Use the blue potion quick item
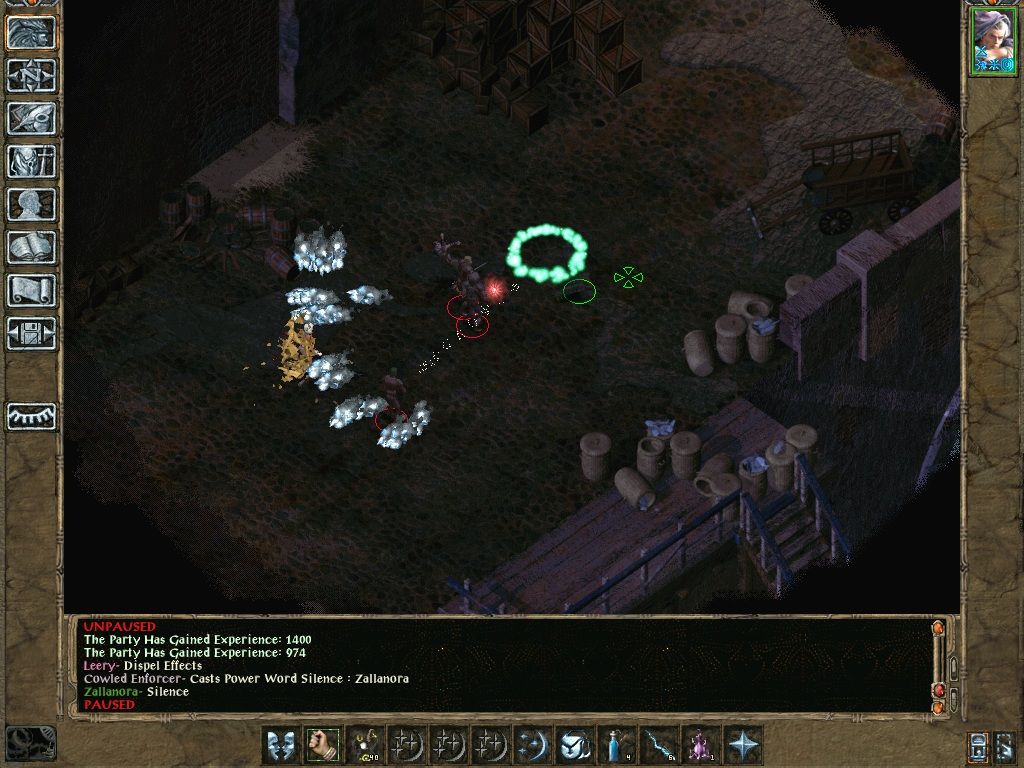Screen dimensions: 1024x768 [x=615, y=745]
